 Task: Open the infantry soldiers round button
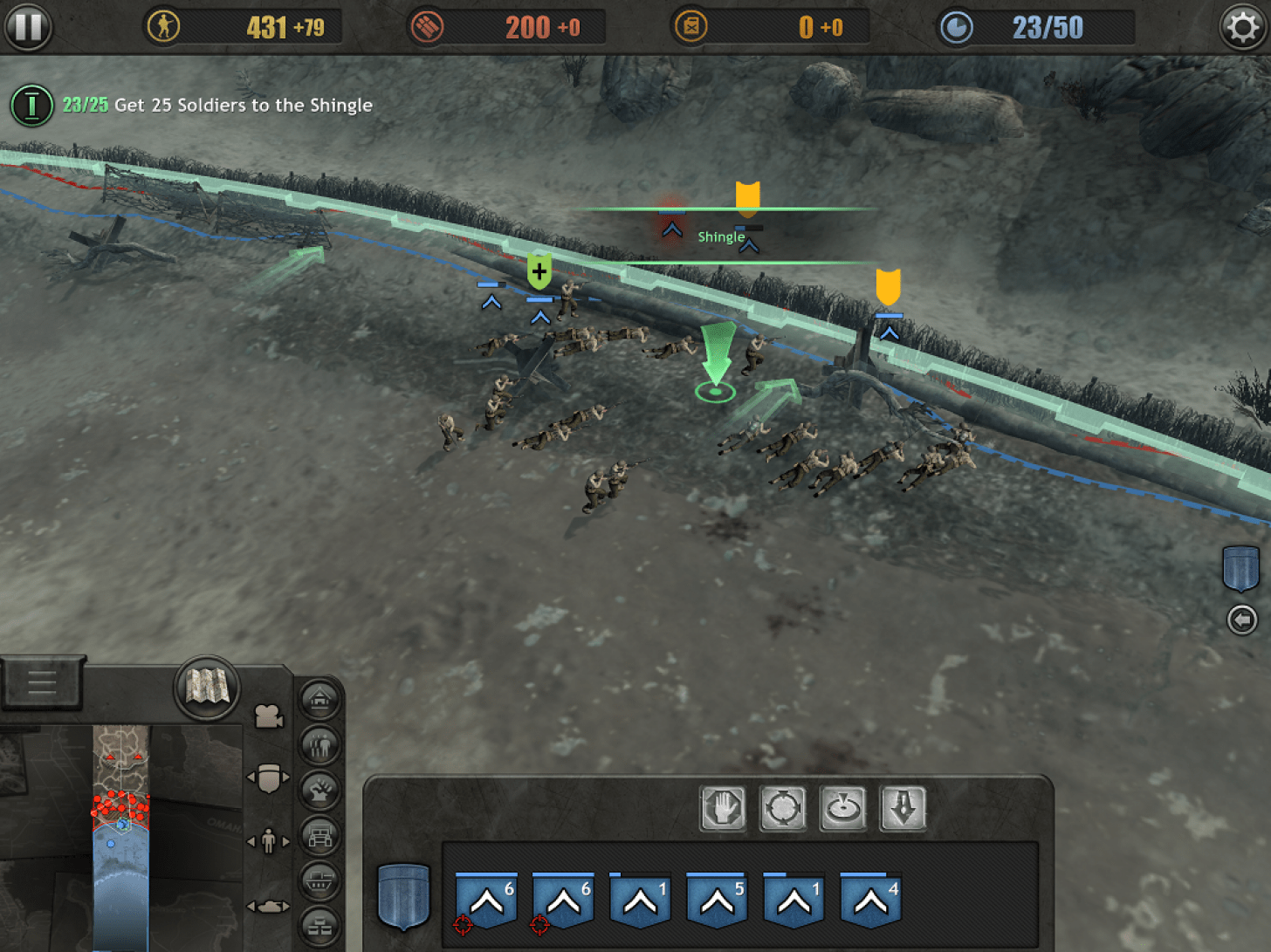pyautogui.click(x=319, y=745)
